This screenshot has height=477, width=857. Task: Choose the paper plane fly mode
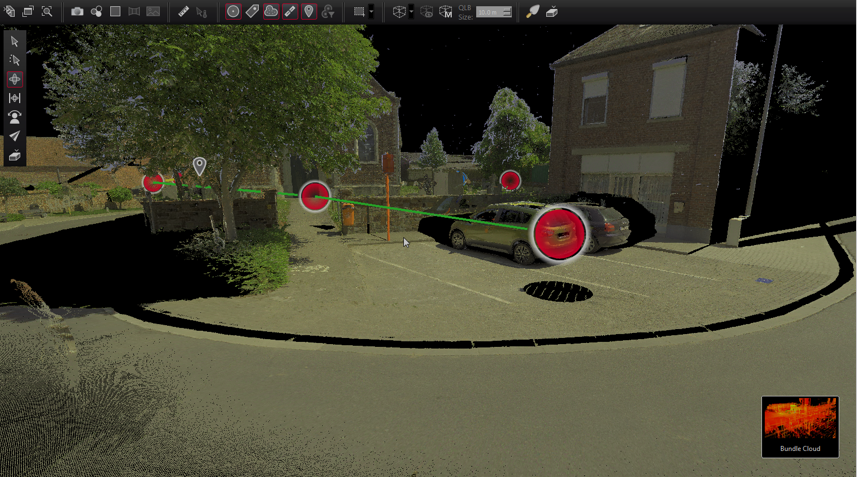14,136
